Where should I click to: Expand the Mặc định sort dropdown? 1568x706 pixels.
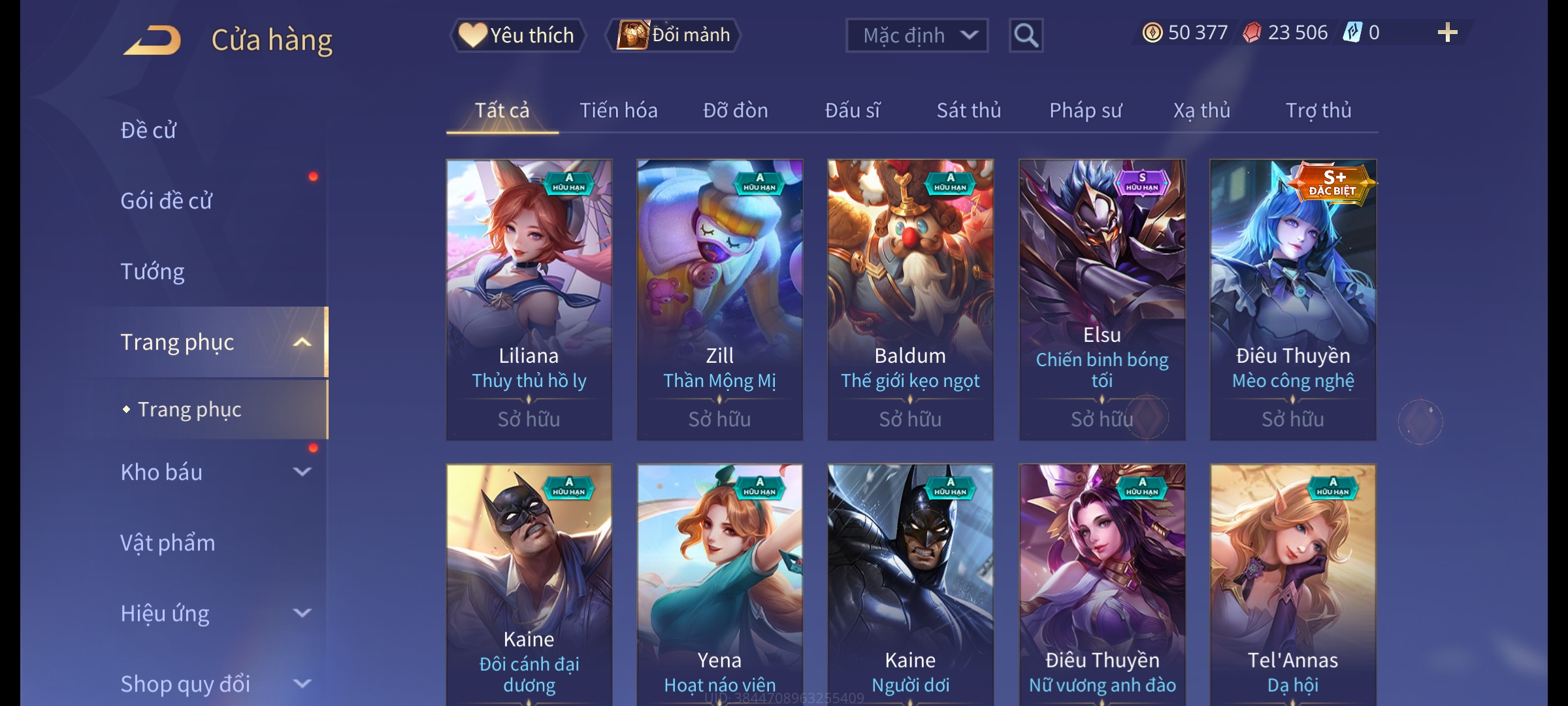click(x=917, y=35)
